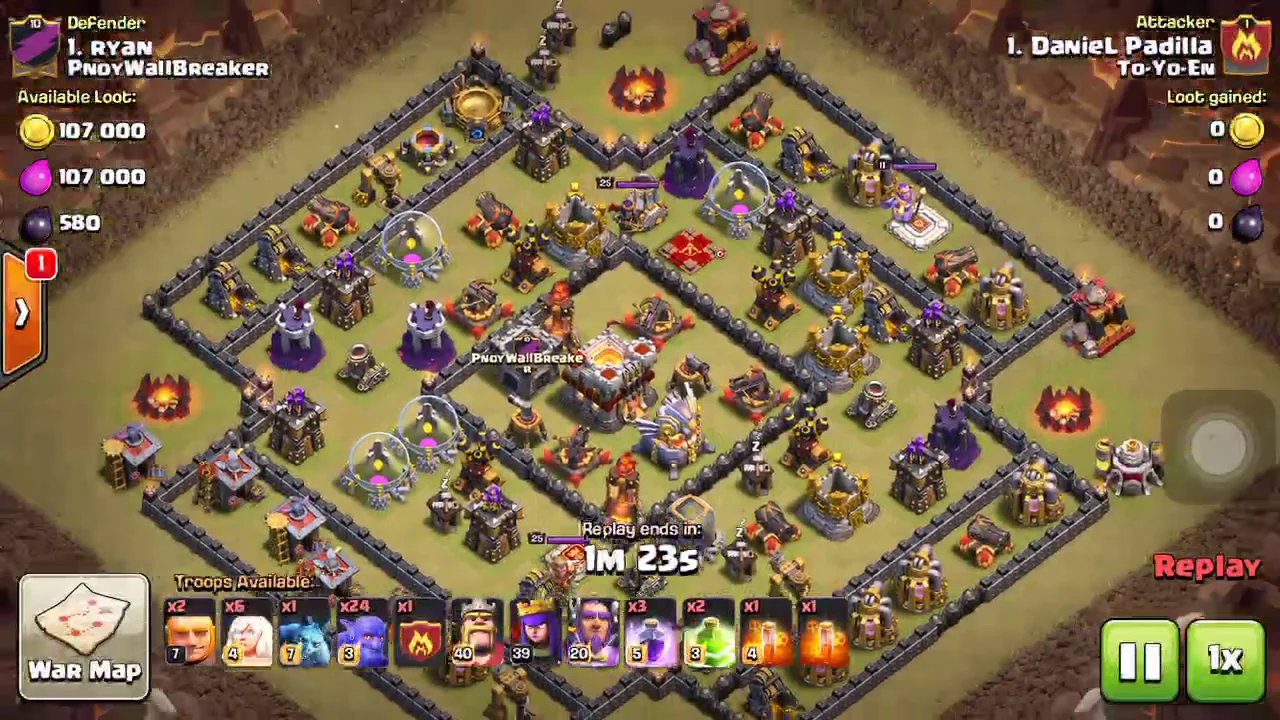Viewport: 1280px width, 720px height.
Task: Select the Barbarian King hero
Action: [x=477, y=634]
